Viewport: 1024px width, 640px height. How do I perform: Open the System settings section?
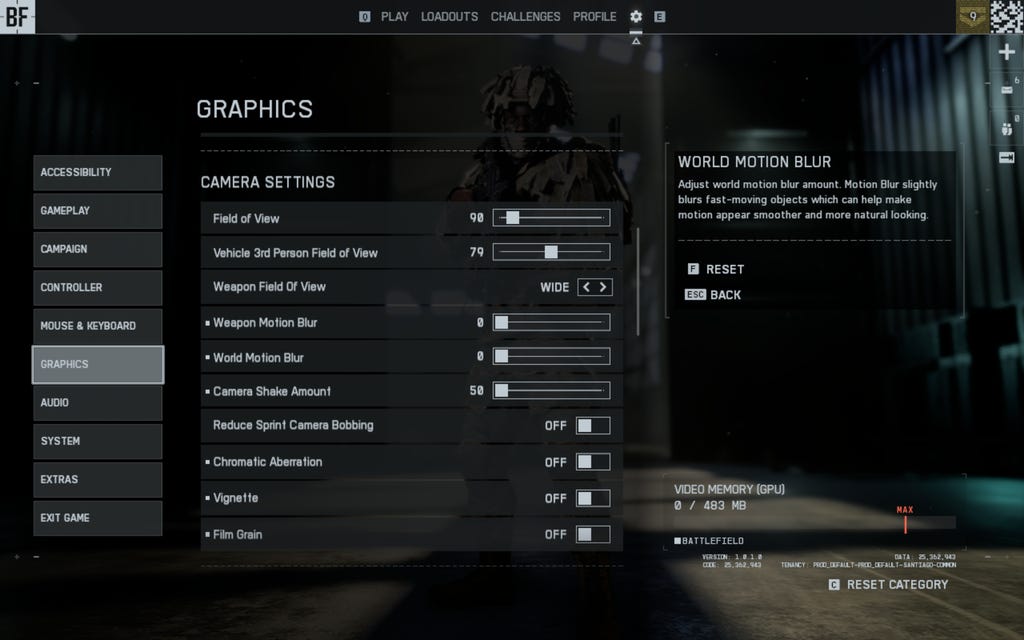(97, 441)
